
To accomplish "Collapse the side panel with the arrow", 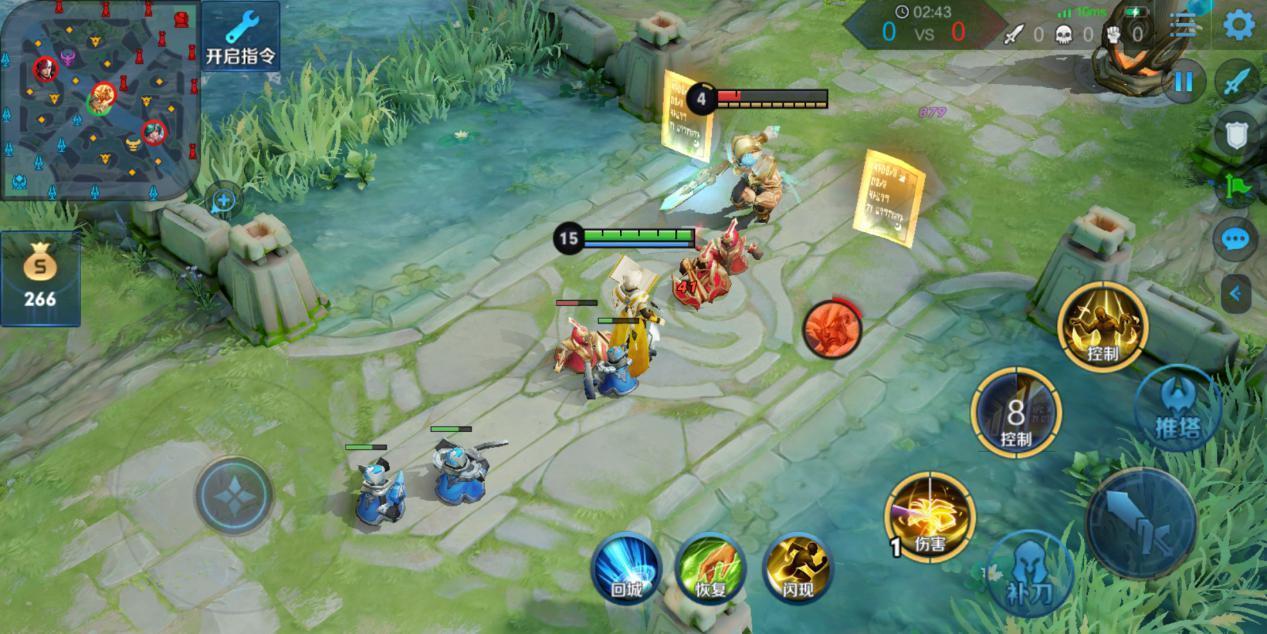I will click(1236, 294).
